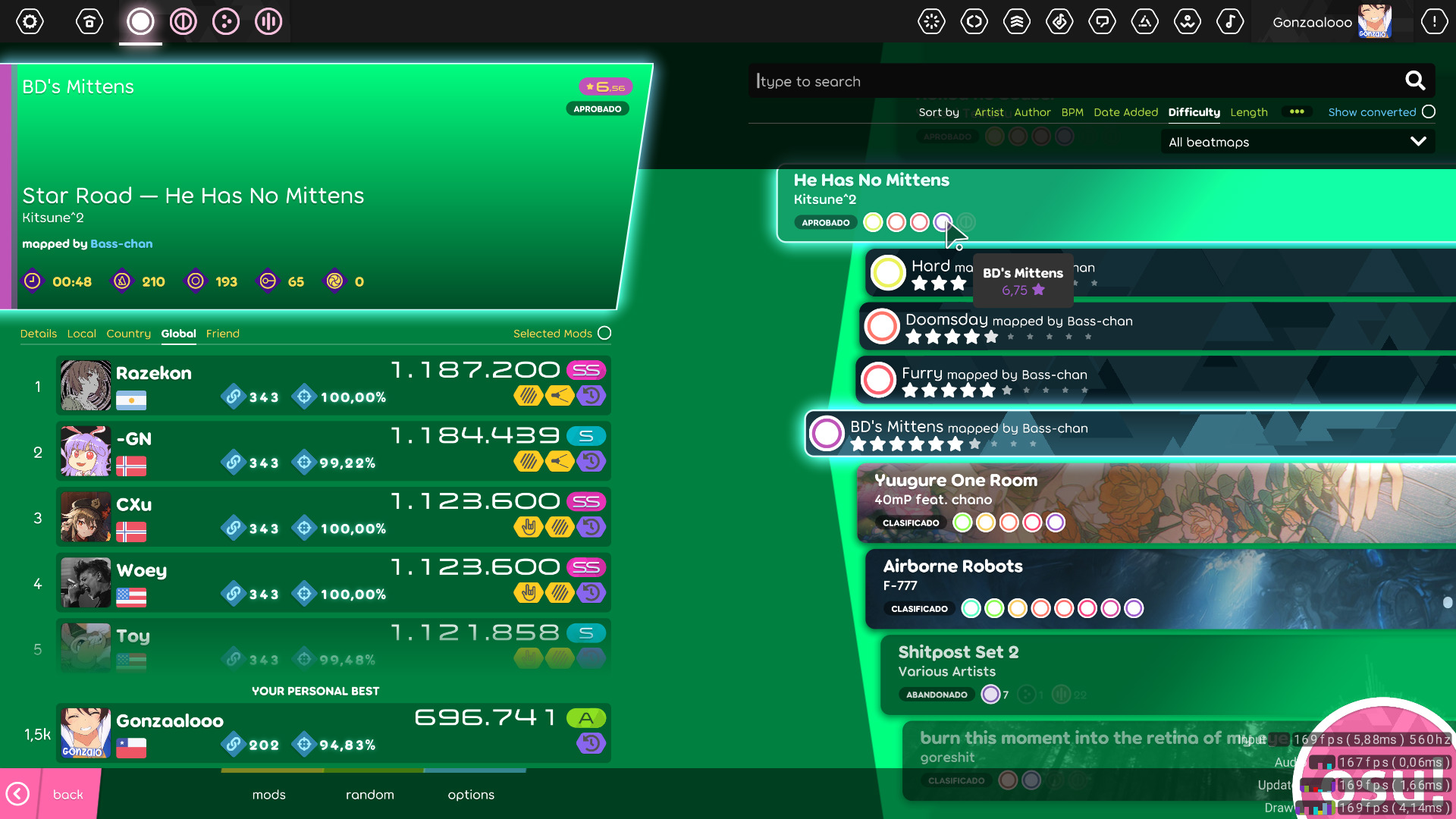Select the osu!taiko game mode icon
The width and height of the screenshot is (1456, 819).
point(183,21)
